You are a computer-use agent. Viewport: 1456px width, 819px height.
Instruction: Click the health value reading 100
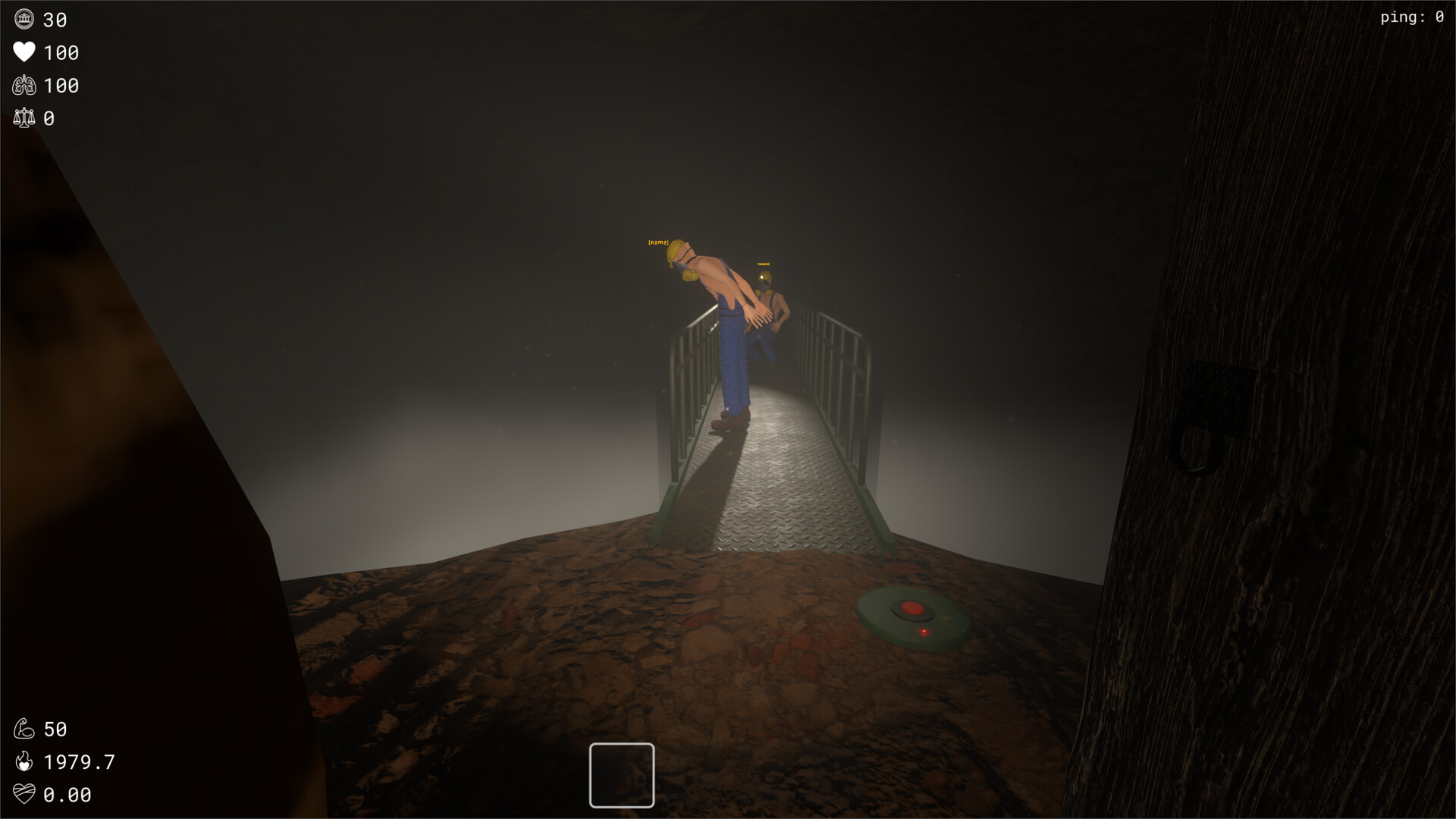(x=61, y=52)
